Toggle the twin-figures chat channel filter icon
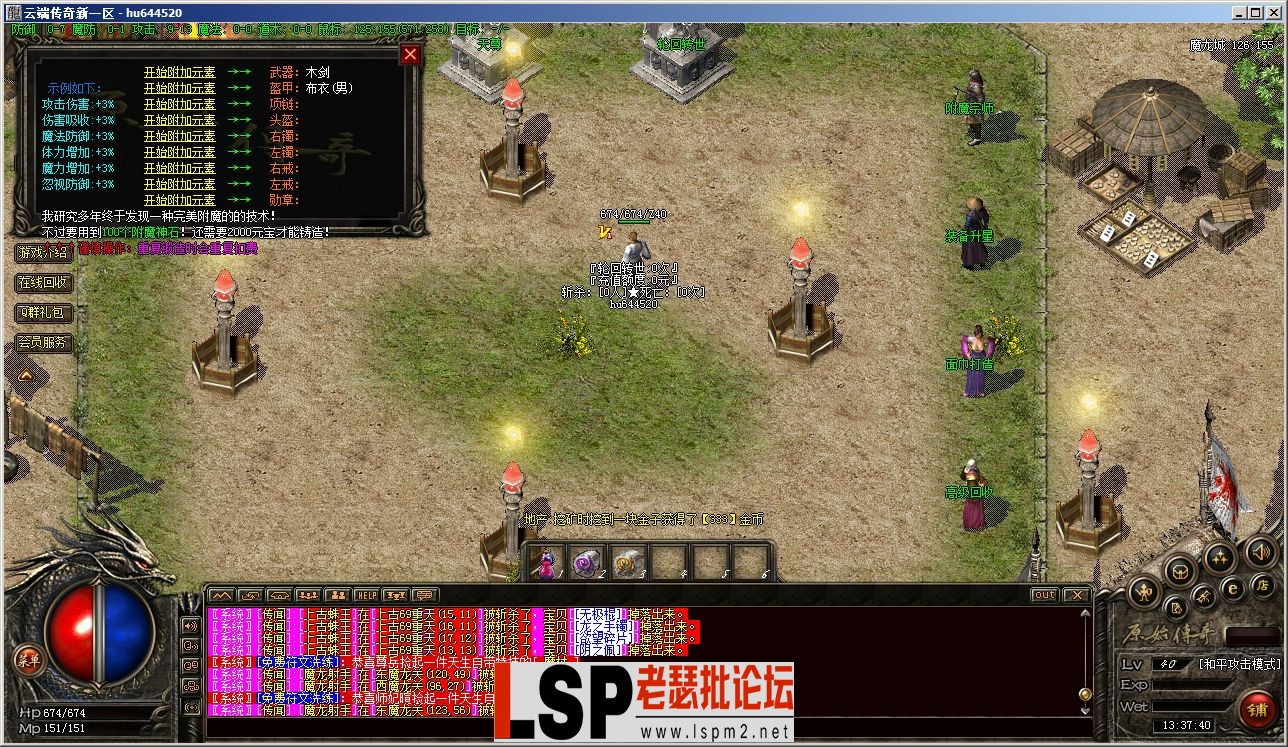 (337, 597)
